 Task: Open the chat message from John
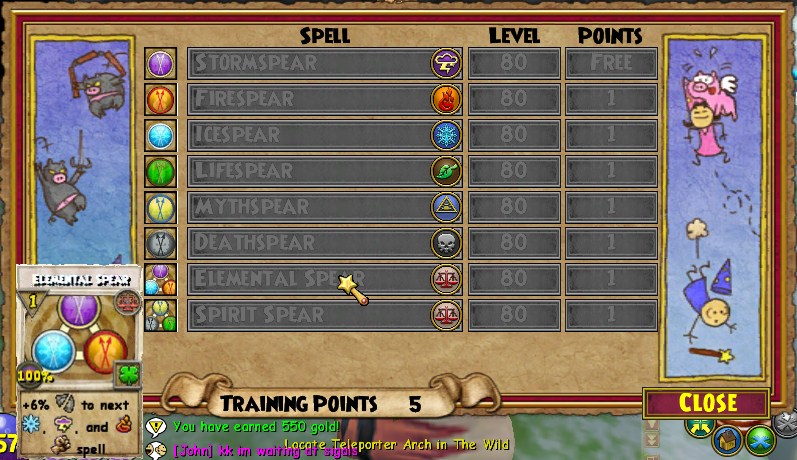264,450
